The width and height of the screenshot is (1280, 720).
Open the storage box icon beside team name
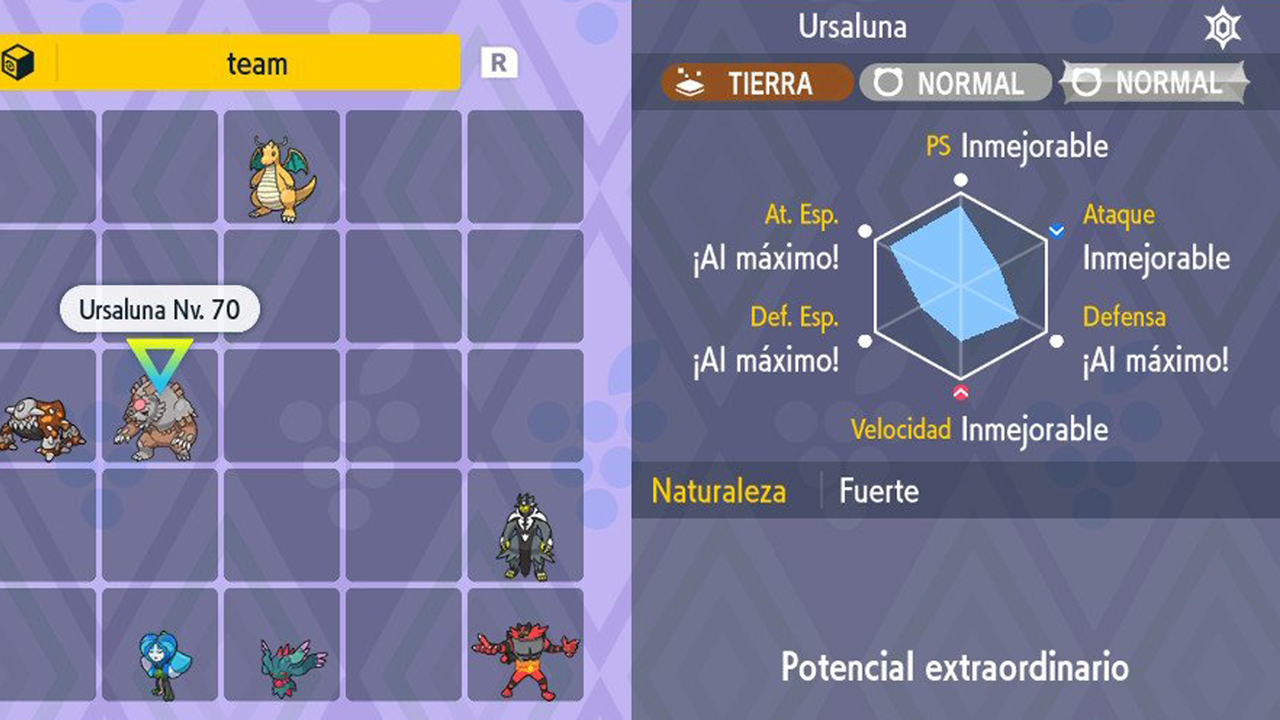[20, 61]
